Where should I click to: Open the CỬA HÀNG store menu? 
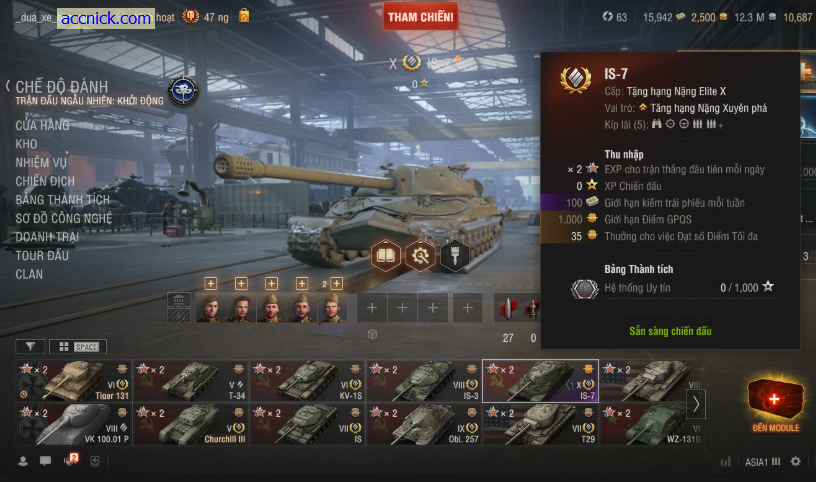tap(43, 125)
